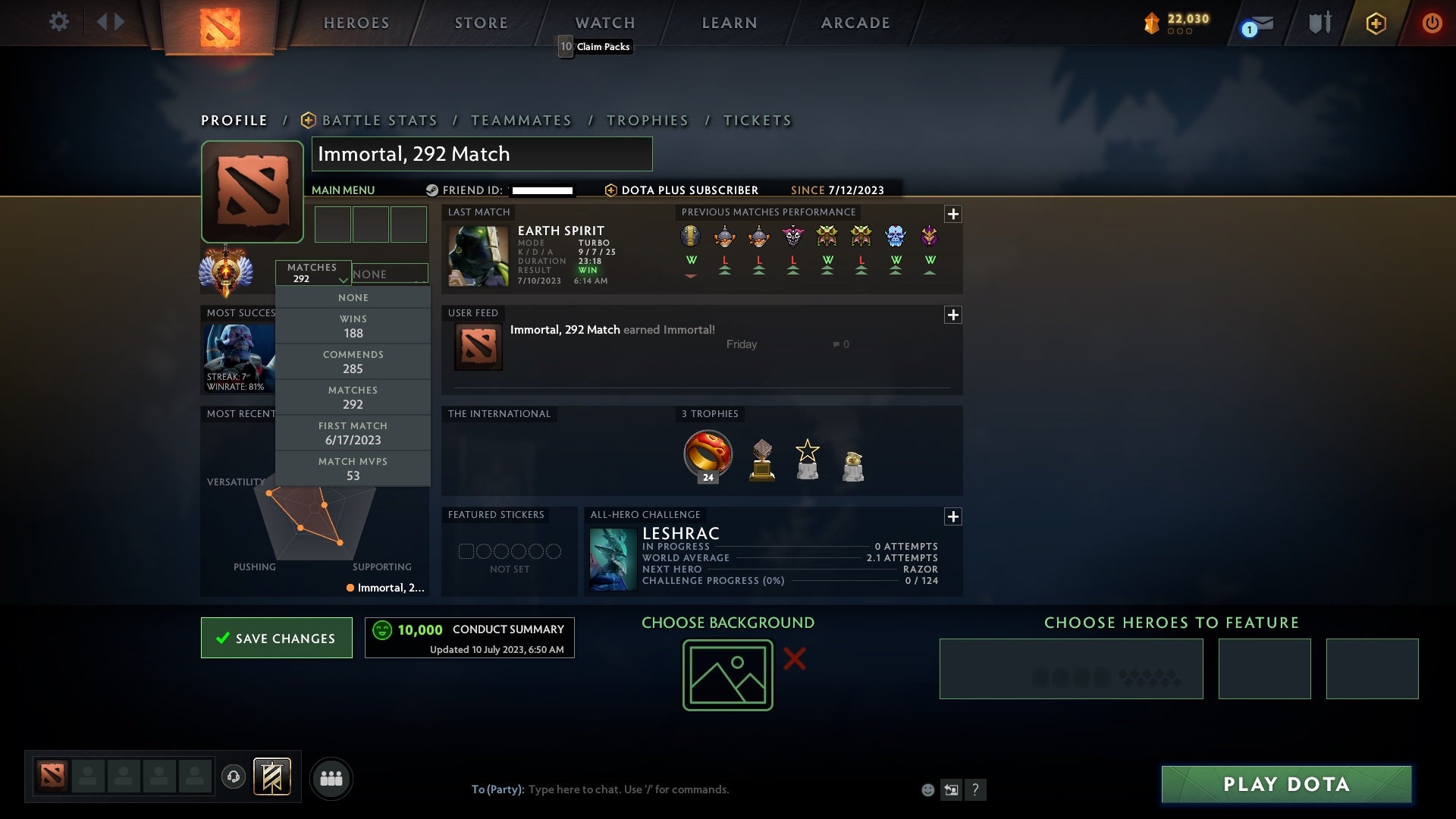The height and width of the screenshot is (819, 1456).
Task: Open the friends list icon near party slots
Action: [331, 778]
